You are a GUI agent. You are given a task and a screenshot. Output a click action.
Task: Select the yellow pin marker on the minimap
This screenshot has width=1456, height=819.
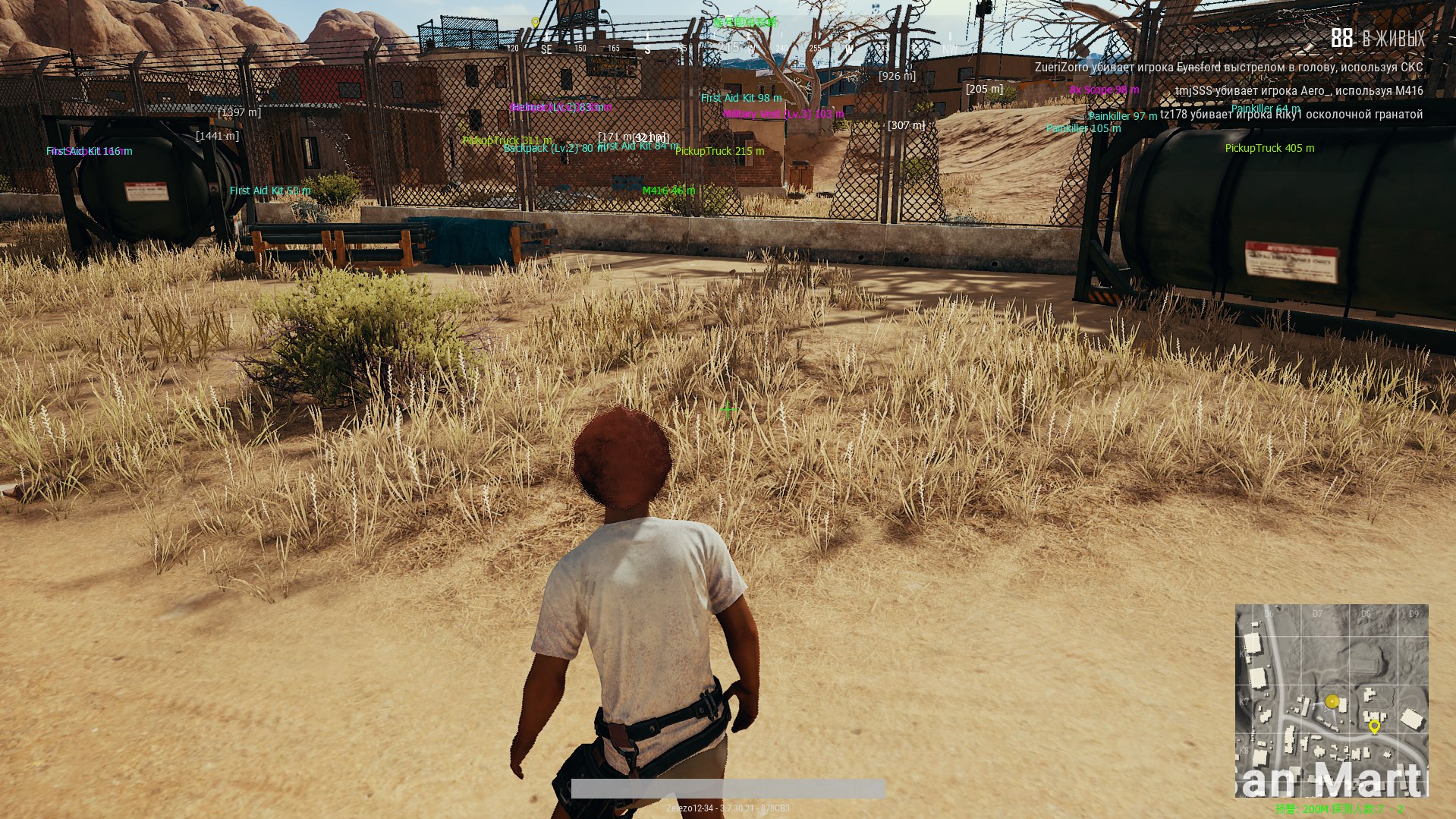1374,726
